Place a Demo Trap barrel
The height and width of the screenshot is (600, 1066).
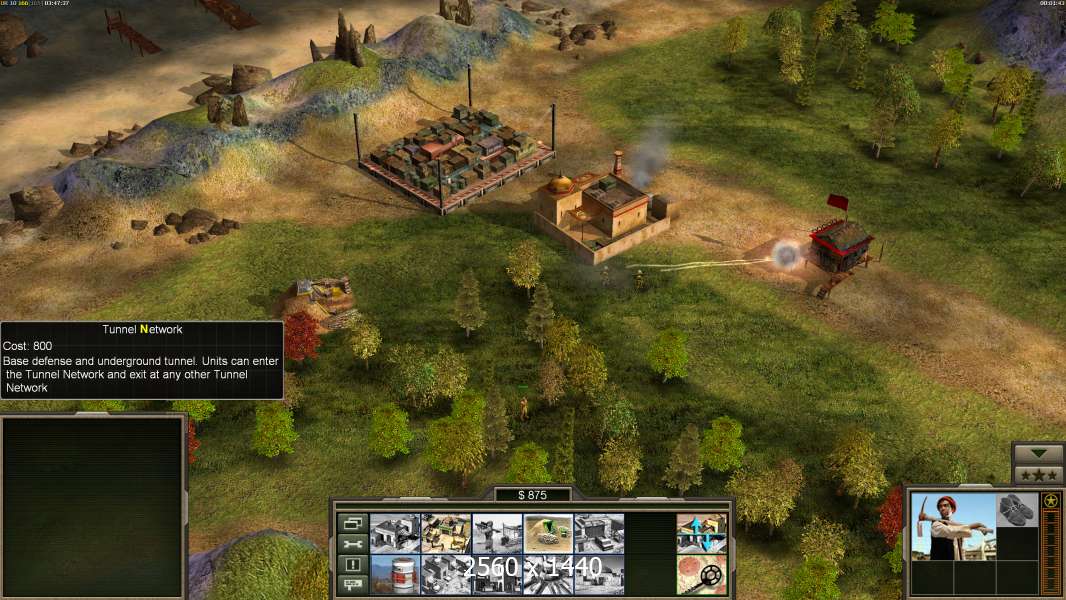click(395, 574)
